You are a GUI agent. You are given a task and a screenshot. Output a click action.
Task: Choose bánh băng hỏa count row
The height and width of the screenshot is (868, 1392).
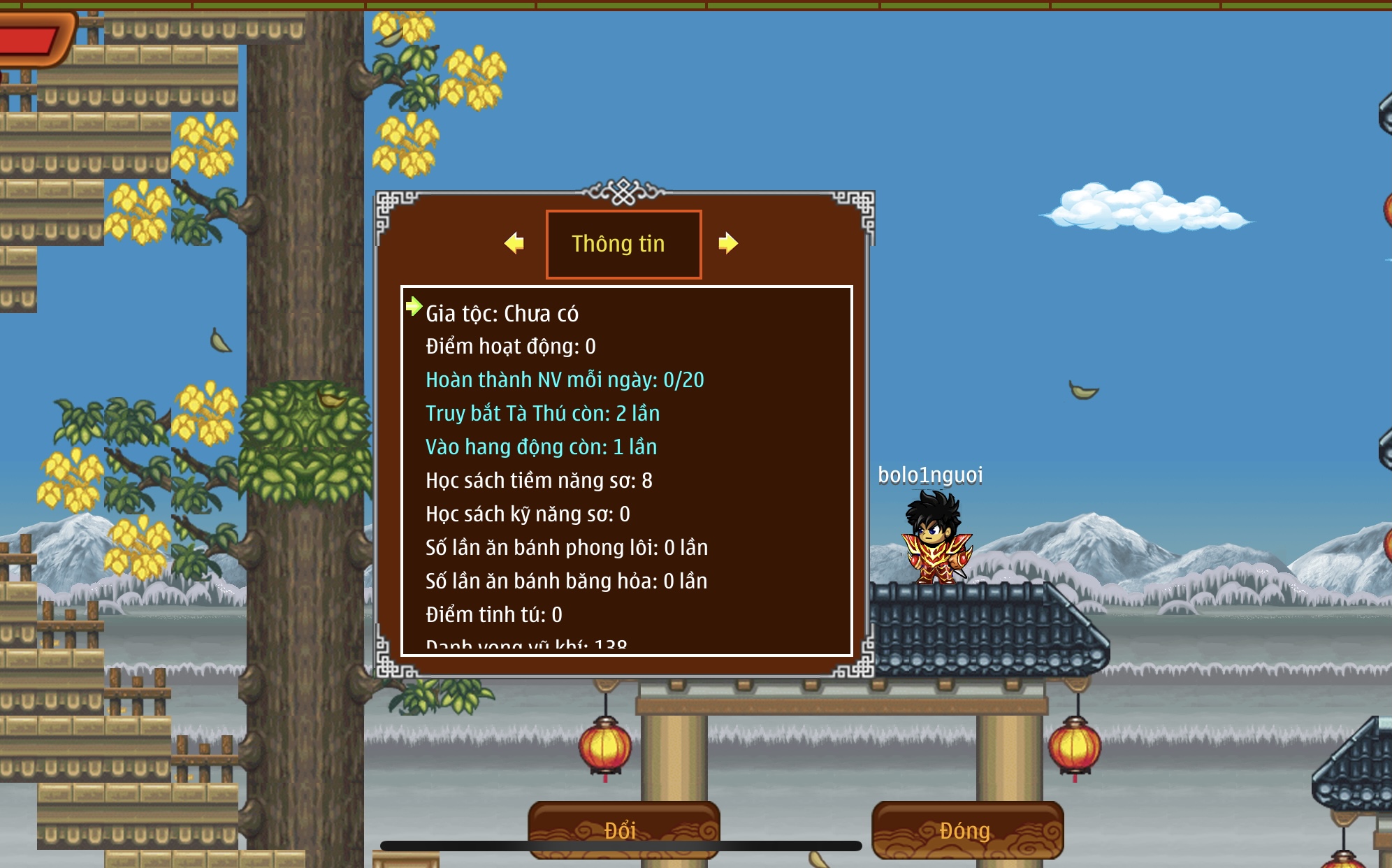(566, 581)
